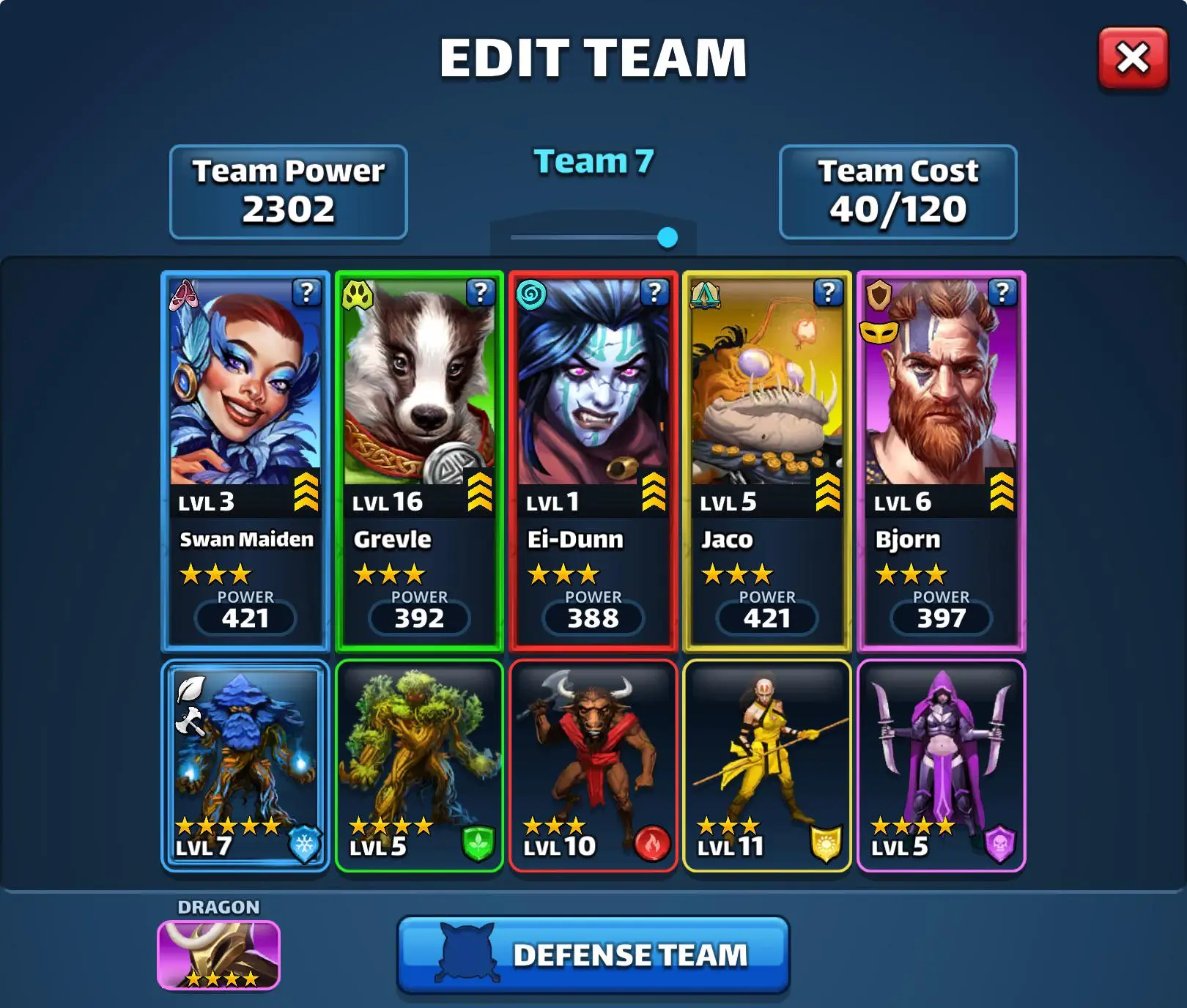1187x1008 pixels.
Task: Open the Team Power display
Action: (x=288, y=192)
